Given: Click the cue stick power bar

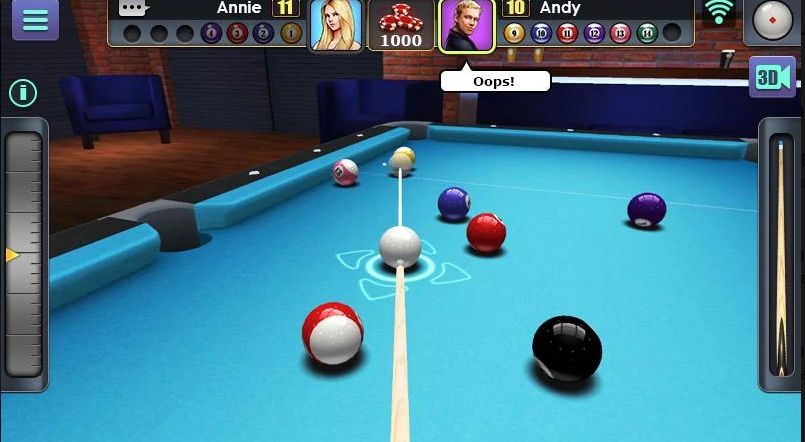Looking at the screenshot, I should [781, 255].
